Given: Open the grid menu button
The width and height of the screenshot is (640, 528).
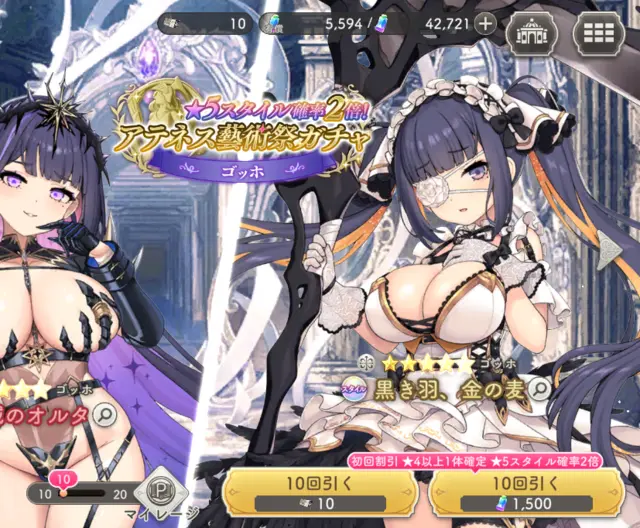Looking at the screenshot, I should point(597,30).
